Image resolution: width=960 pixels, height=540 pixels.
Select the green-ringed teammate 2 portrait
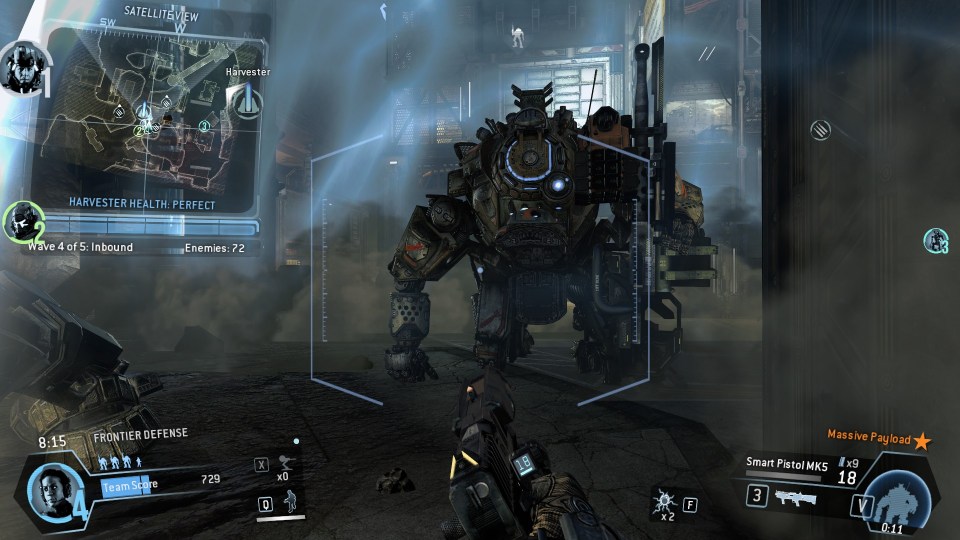[x=21, y=222]
